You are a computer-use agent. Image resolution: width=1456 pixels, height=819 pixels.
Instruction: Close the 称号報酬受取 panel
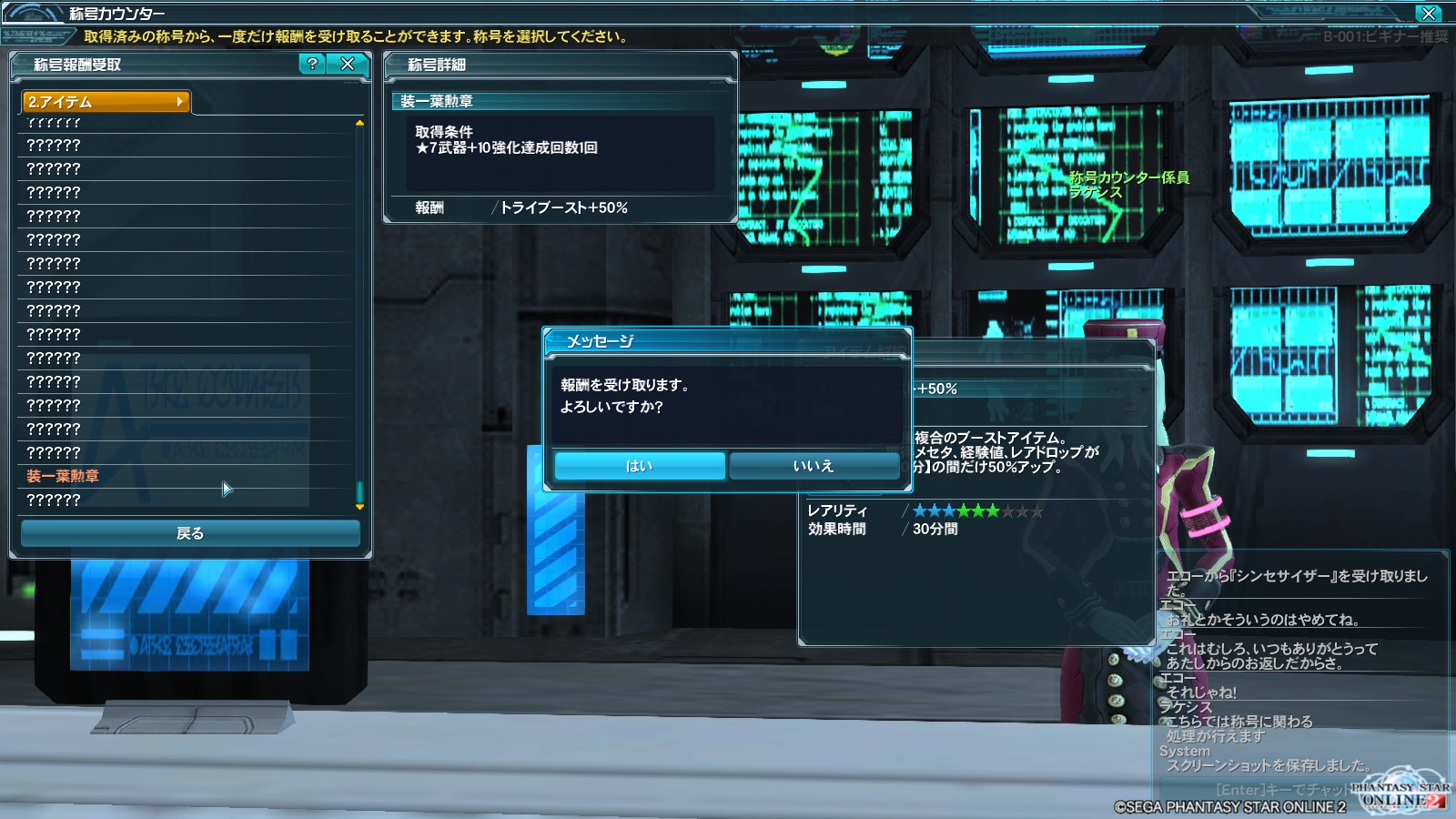click(x=348, y=64)
